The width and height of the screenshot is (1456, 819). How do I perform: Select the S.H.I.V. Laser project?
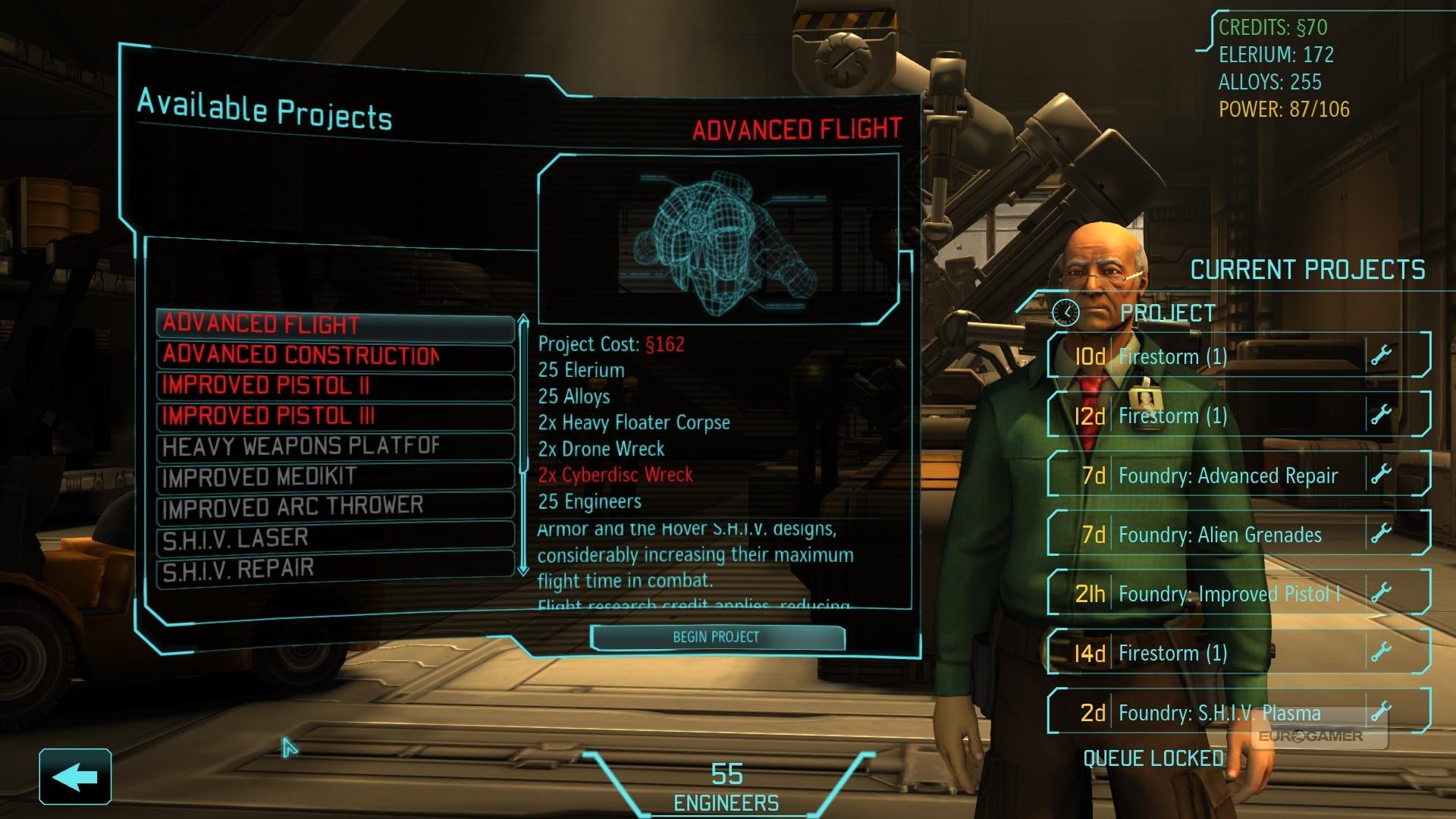click(x=335, y=538)
